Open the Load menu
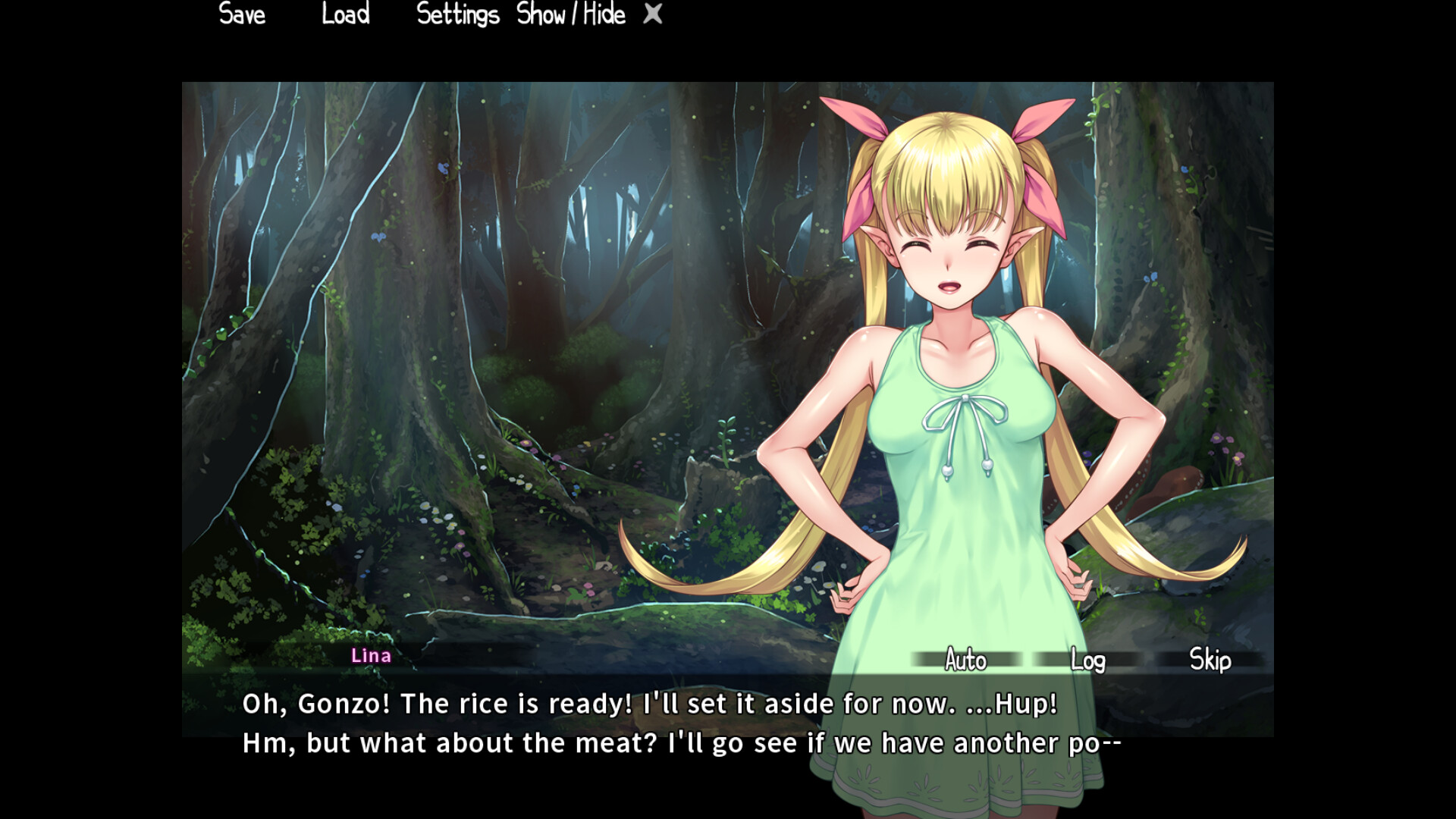This screenshot has height=819, width=1456. (346, 14)
